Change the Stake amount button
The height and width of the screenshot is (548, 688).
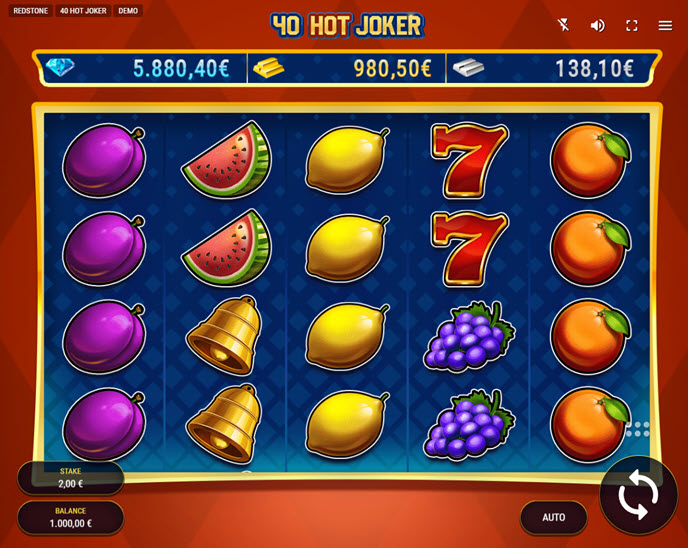coord(71,478)
